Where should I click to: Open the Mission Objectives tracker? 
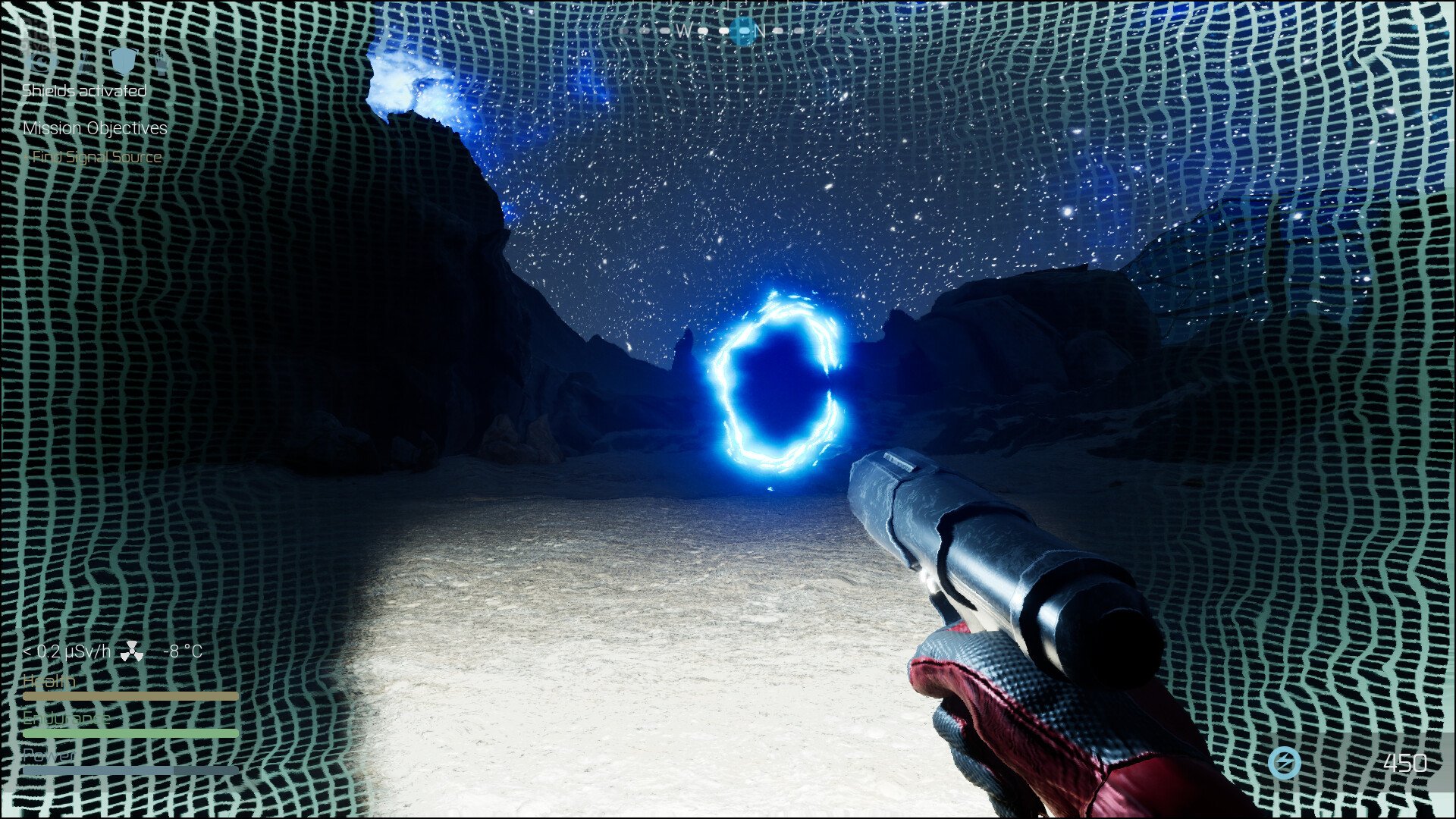[x=95, y=128]
